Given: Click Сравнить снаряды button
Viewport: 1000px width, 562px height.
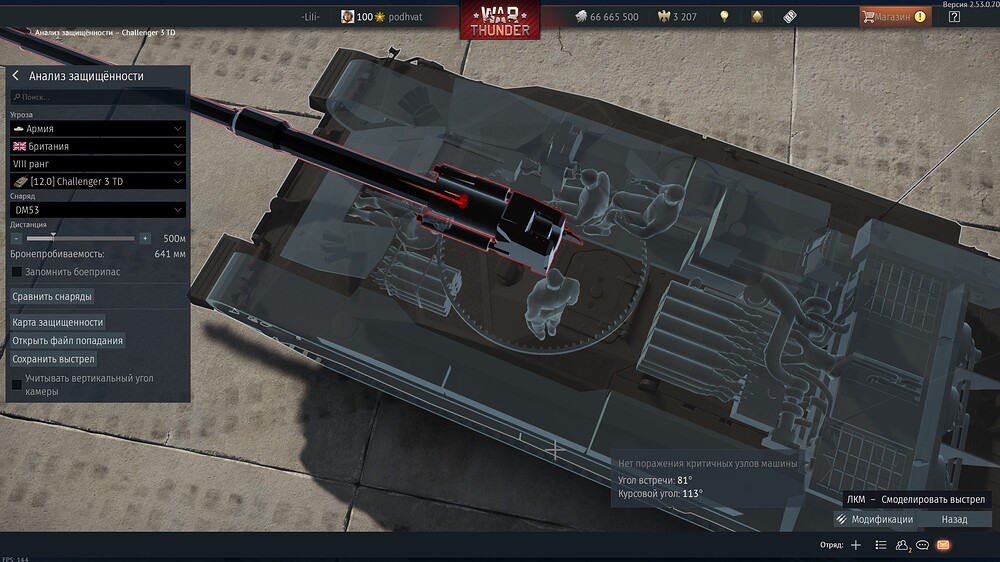Looking at the screenshot, I should pyautogui.click(x=52, y=297).
